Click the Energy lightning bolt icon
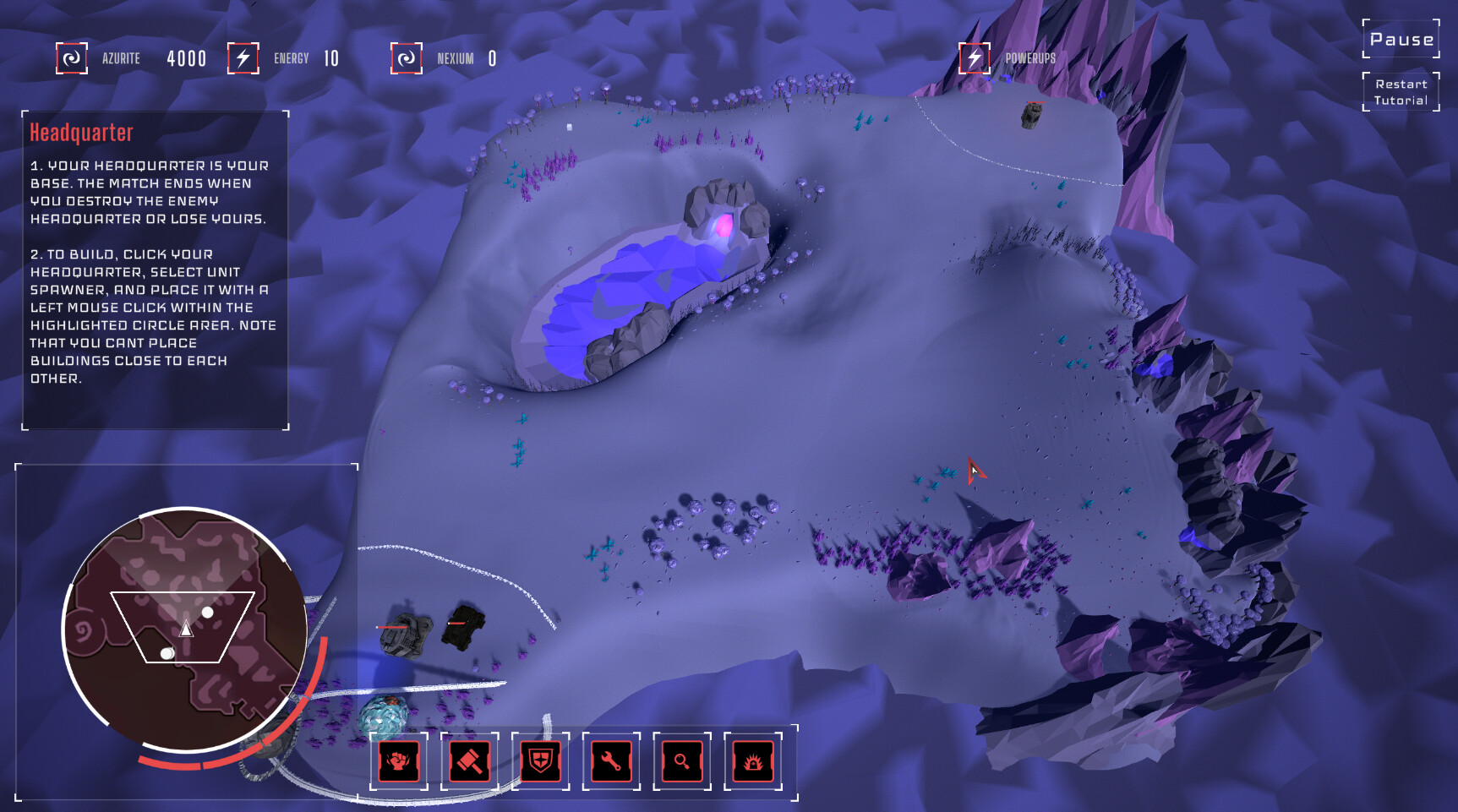This screenshot has width=1458, height=812. 243,58
